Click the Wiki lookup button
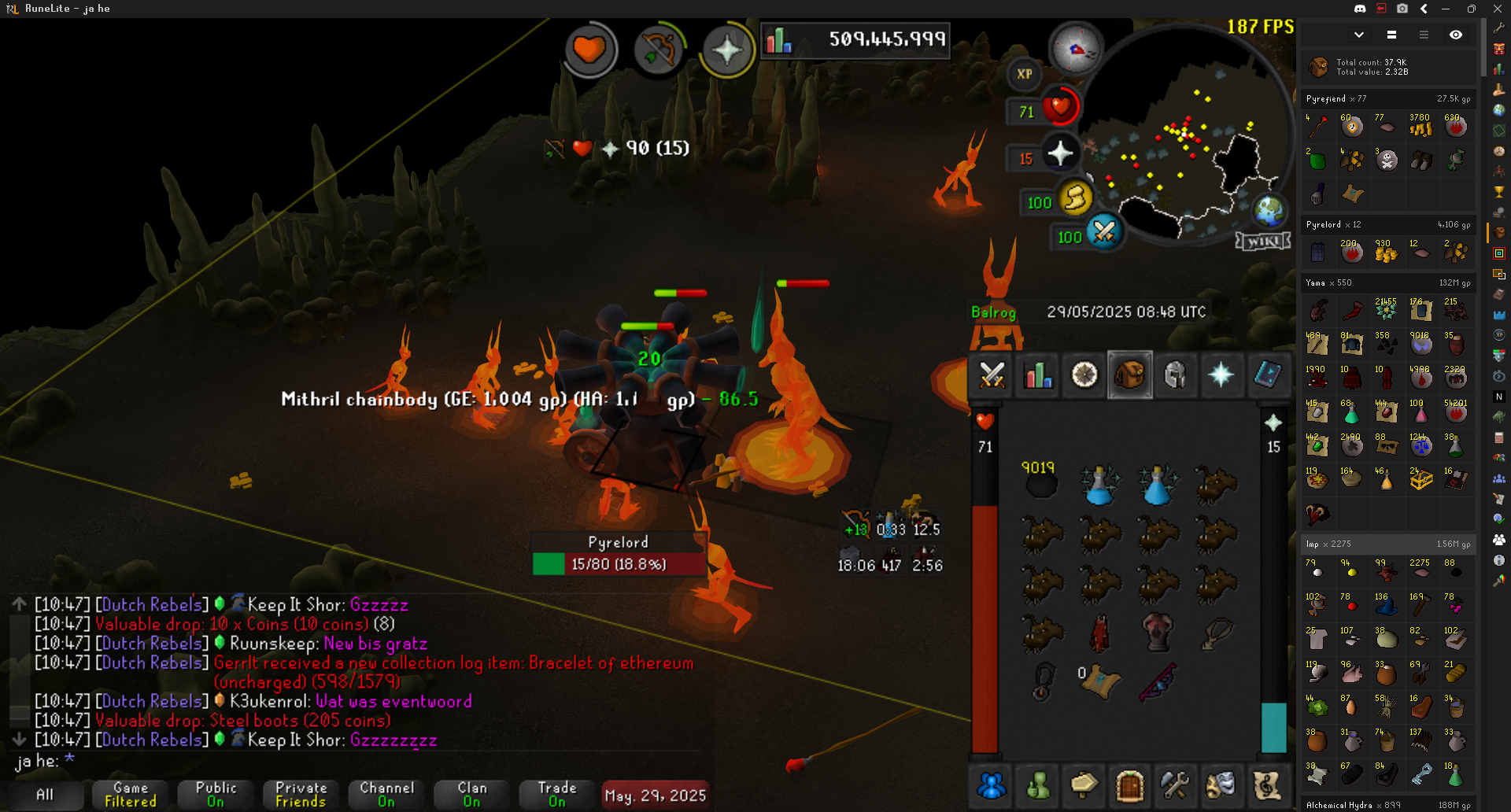Screen dimensions: 1511x812 [x=1263, y=242]
